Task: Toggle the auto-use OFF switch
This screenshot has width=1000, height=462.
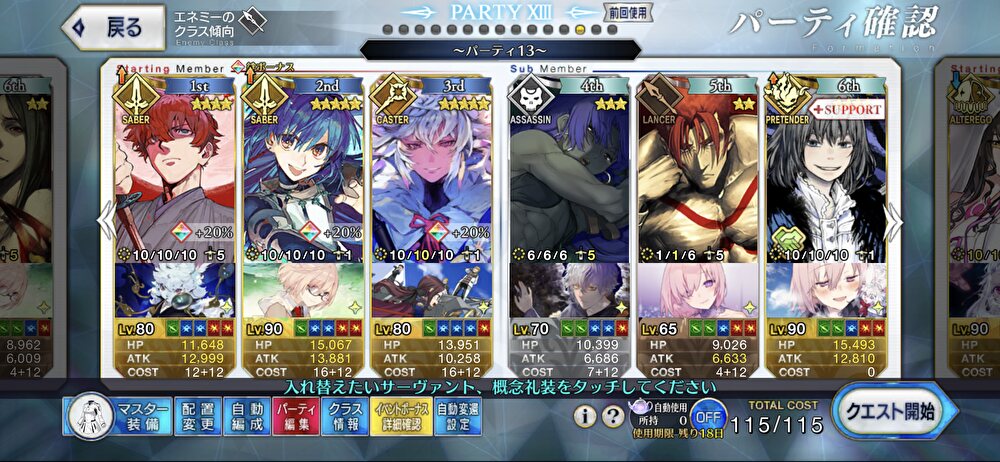Action: pos(708,415)
